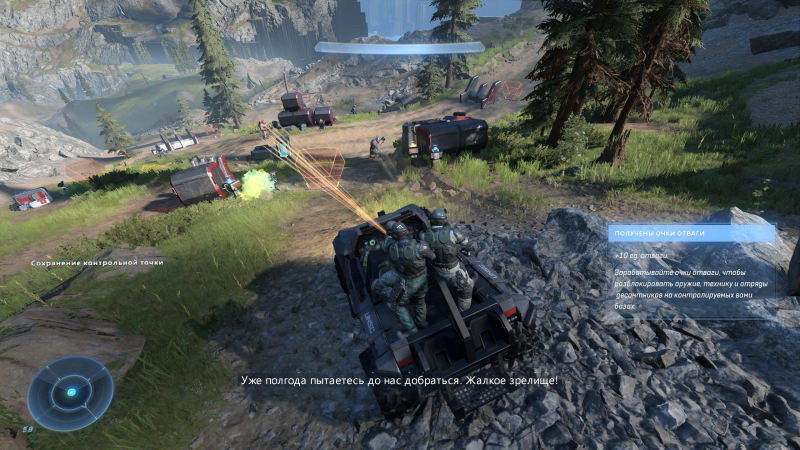Click the circular motion tracker radar
The height and width of the screenshot is (450, 800).
pos(70,393)
